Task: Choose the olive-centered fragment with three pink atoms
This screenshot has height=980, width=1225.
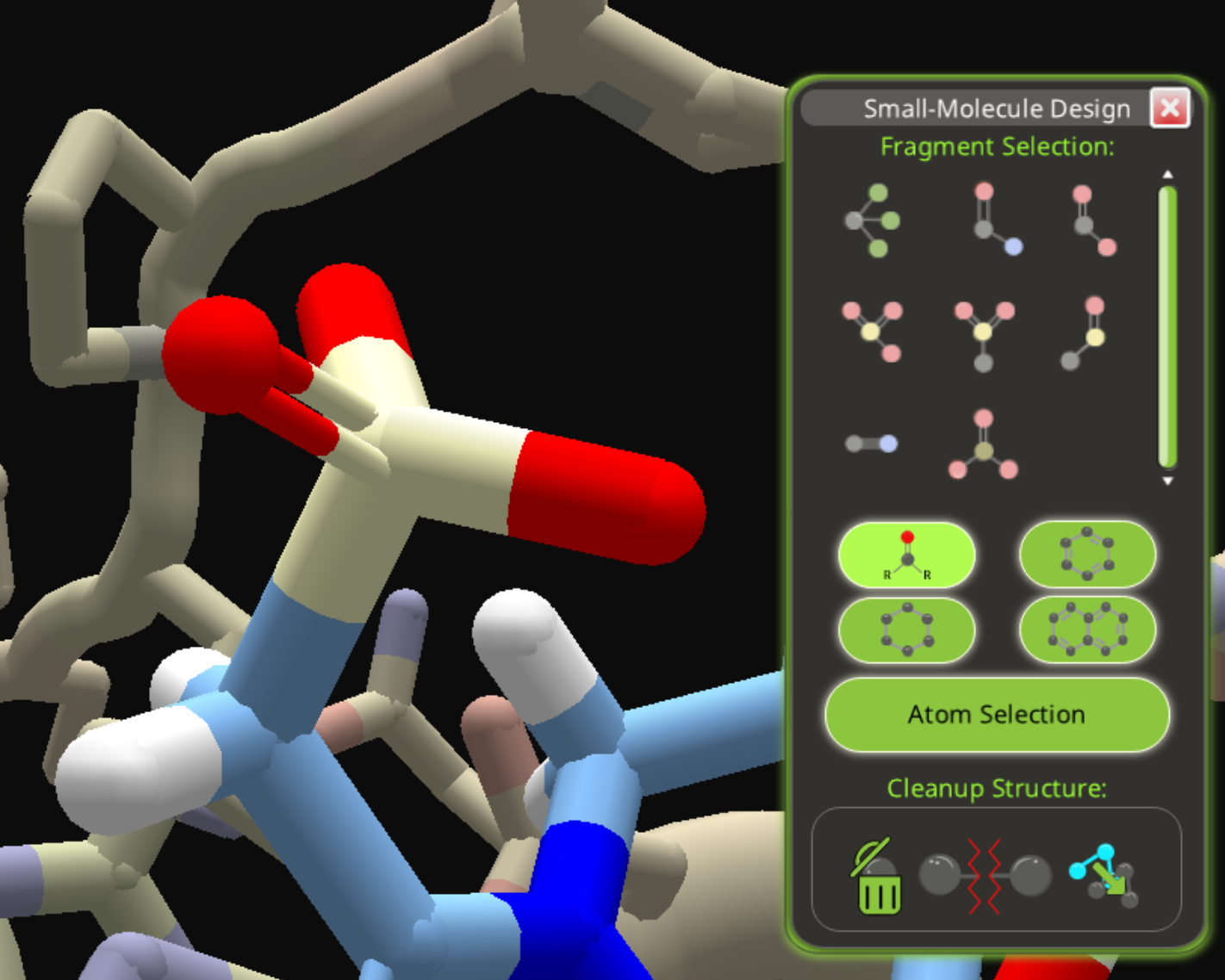Action: (983, 444)
